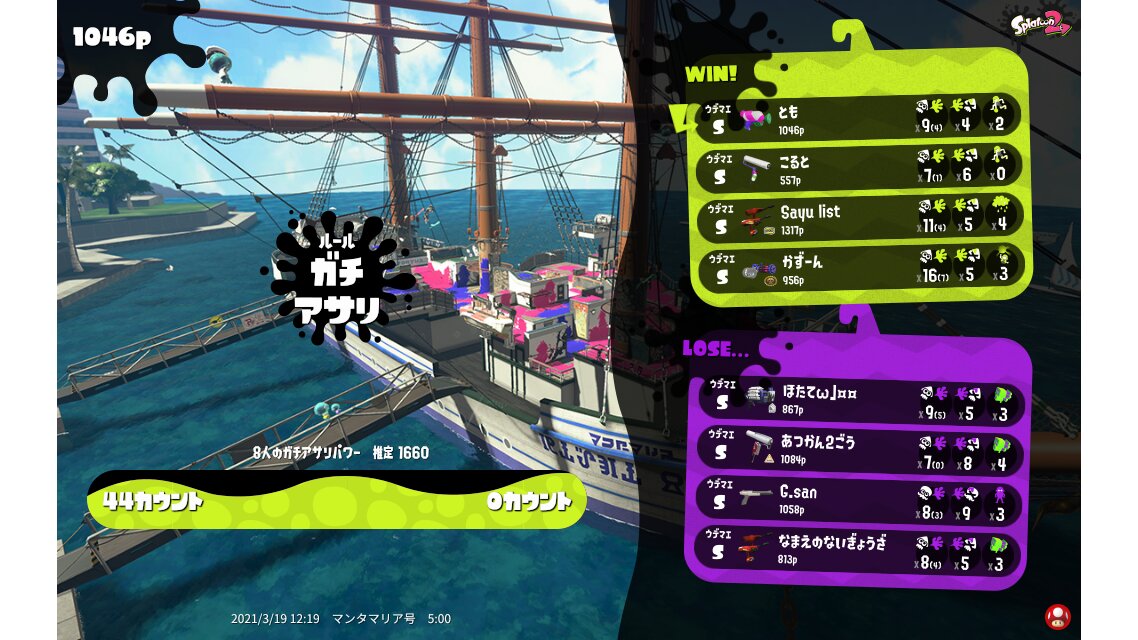This screenshot has width=1138, height=640.
Task: Choose the Sayu list result row
Action: pyautogui.click(x=860, y=218)
